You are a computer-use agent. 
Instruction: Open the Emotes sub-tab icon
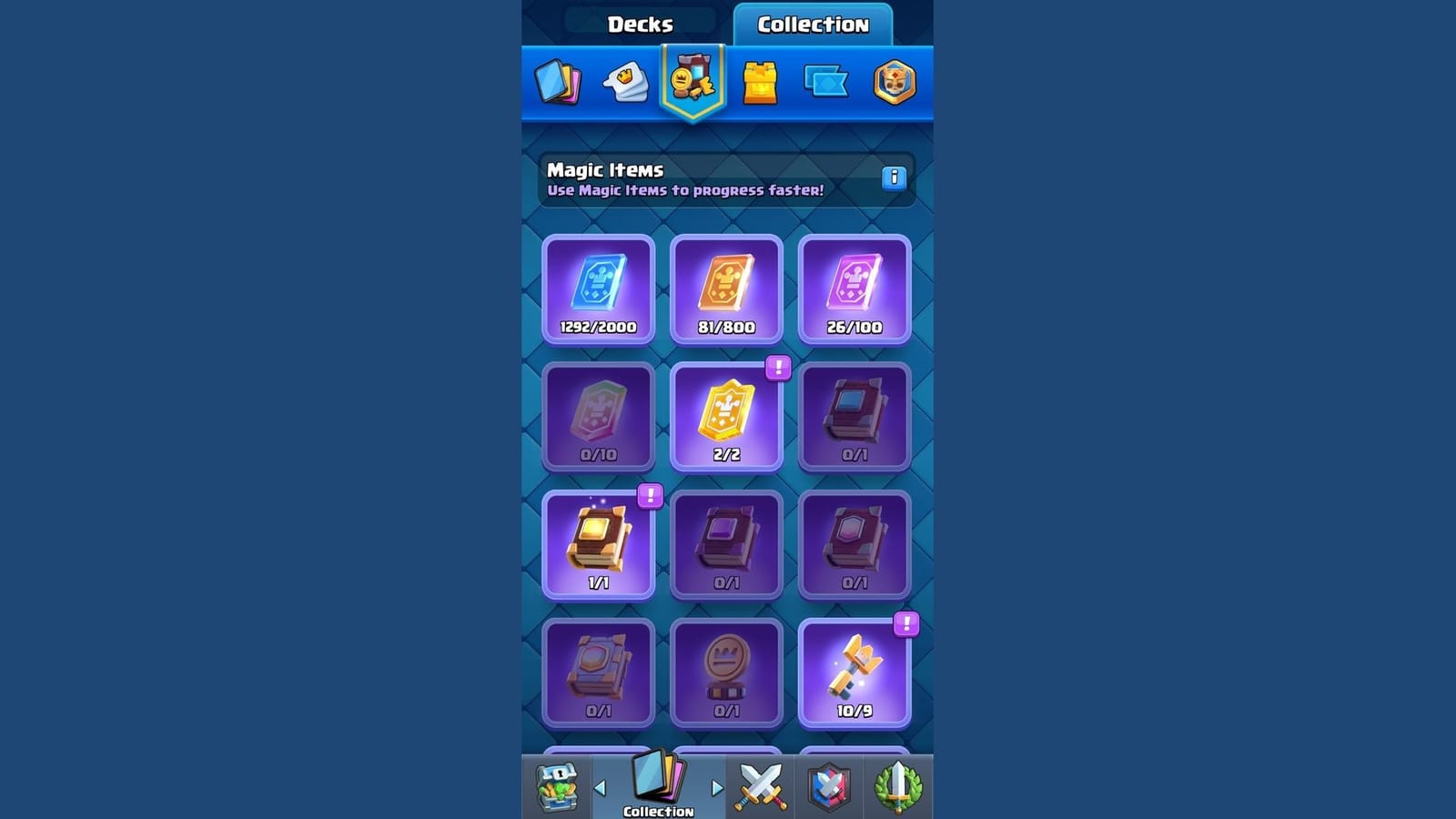click(x=625, y=82)
